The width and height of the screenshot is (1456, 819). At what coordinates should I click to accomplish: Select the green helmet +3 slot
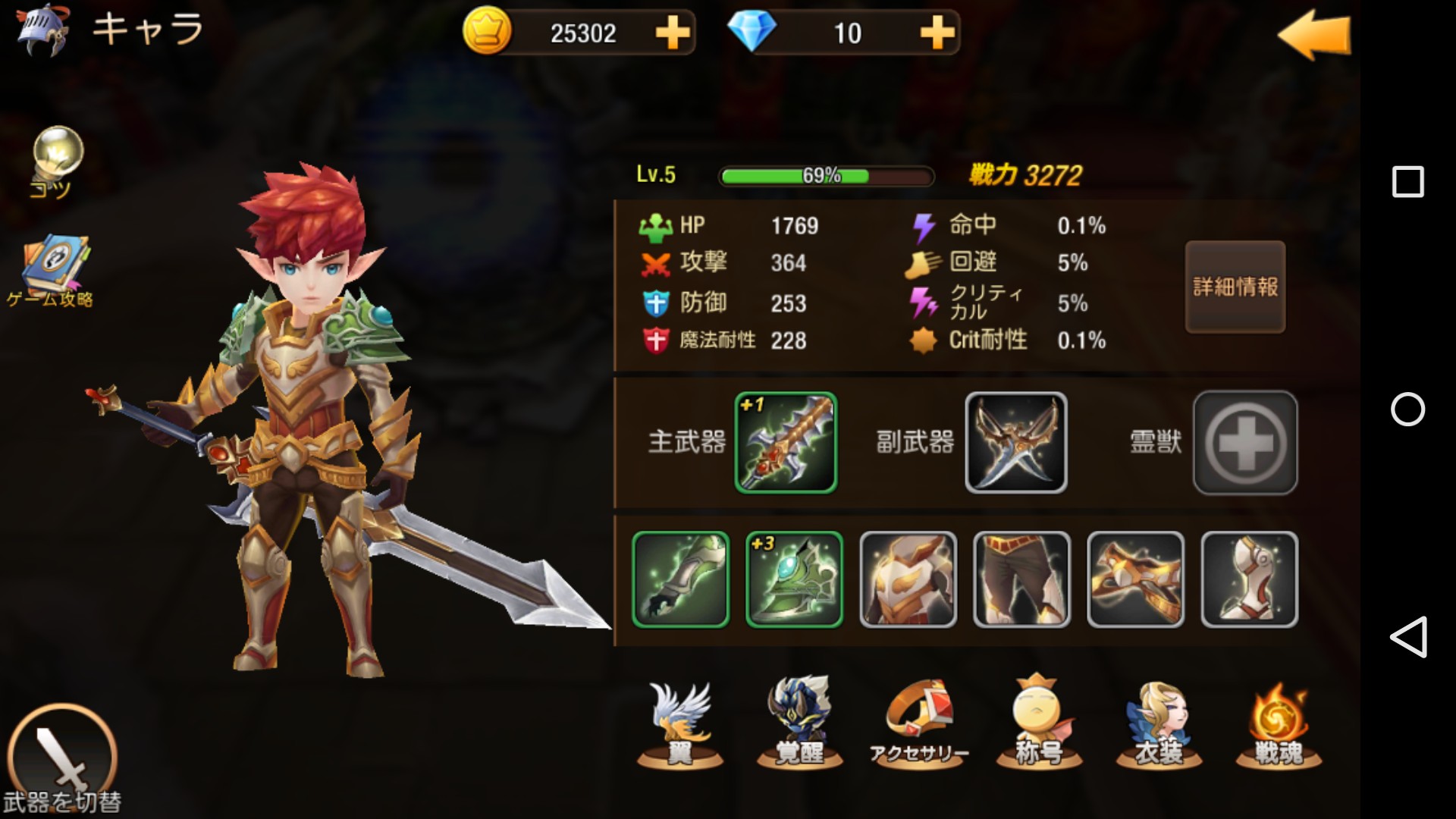coord(794,579)
